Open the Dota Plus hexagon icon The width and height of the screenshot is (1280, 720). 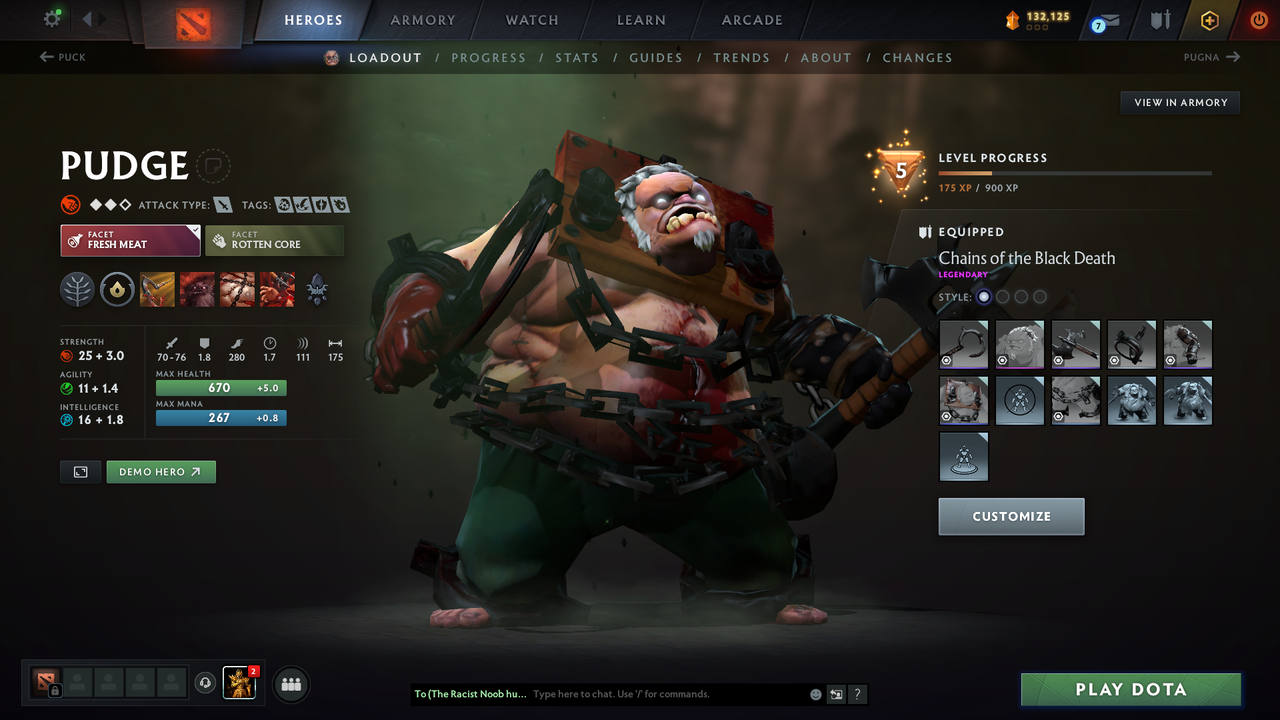pos(1209,18)
